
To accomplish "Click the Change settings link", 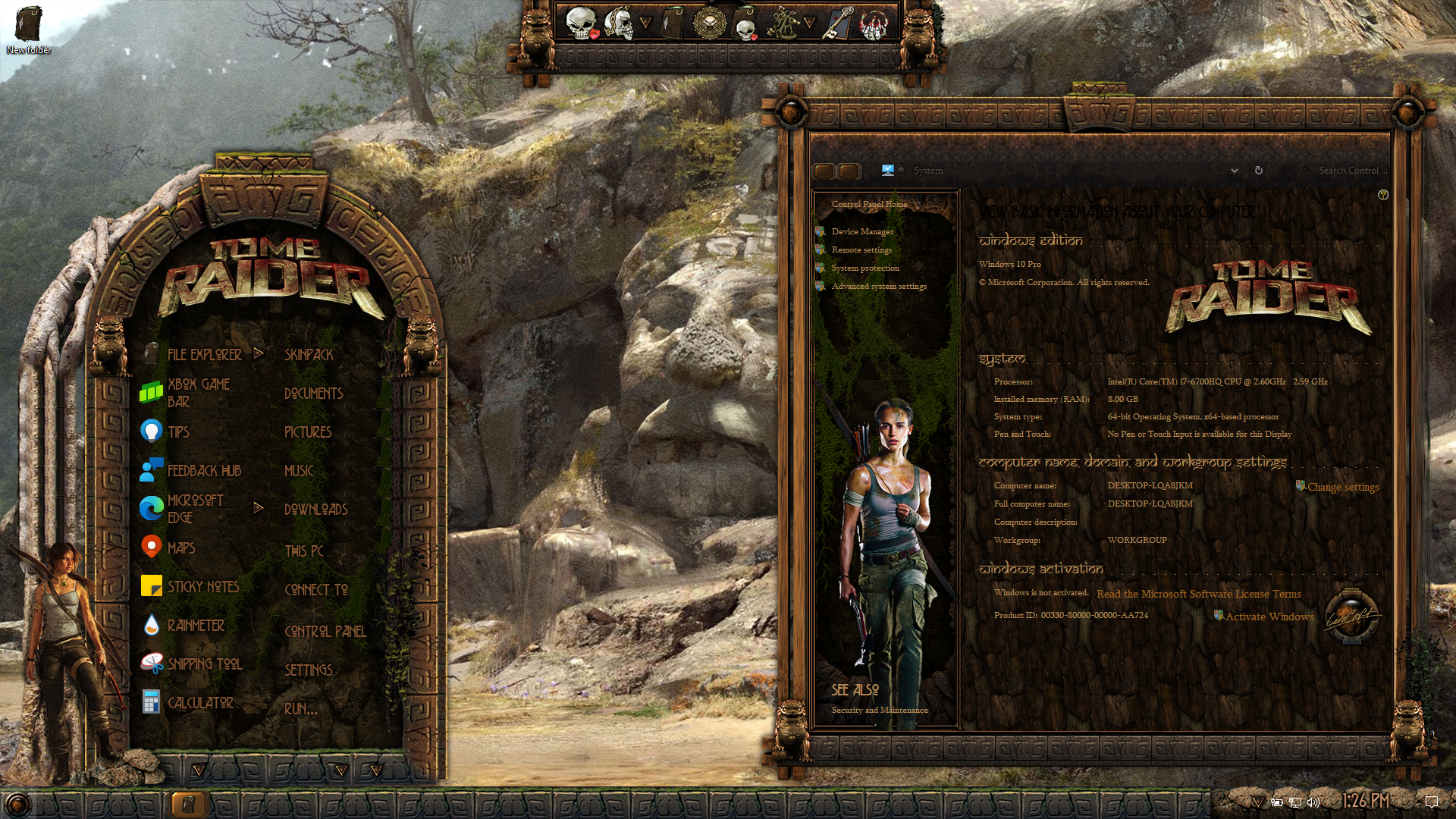I will point(1342,487).
